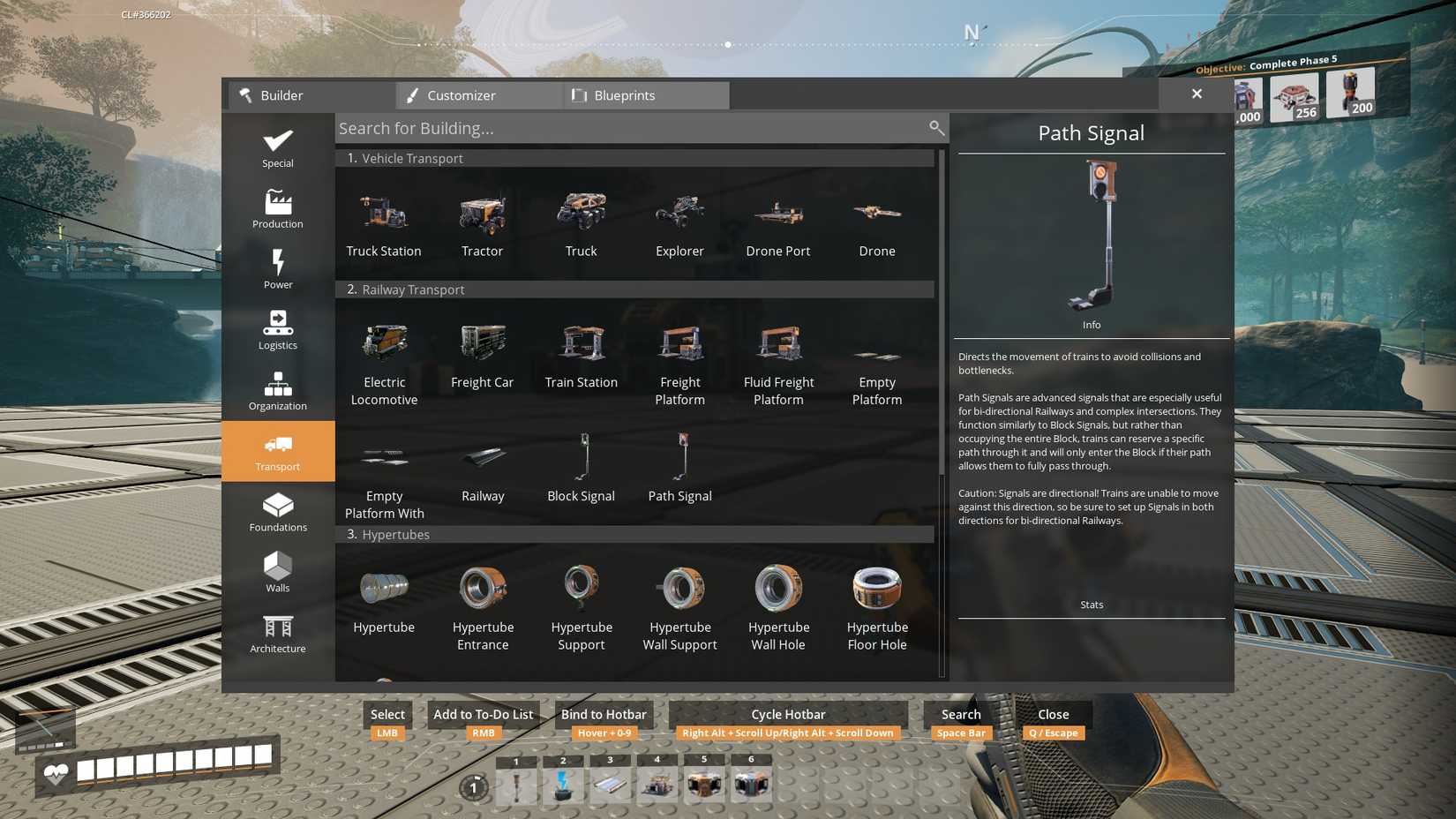Select the Organization category icon
The image size is (1456, 819).
(277, 390)
